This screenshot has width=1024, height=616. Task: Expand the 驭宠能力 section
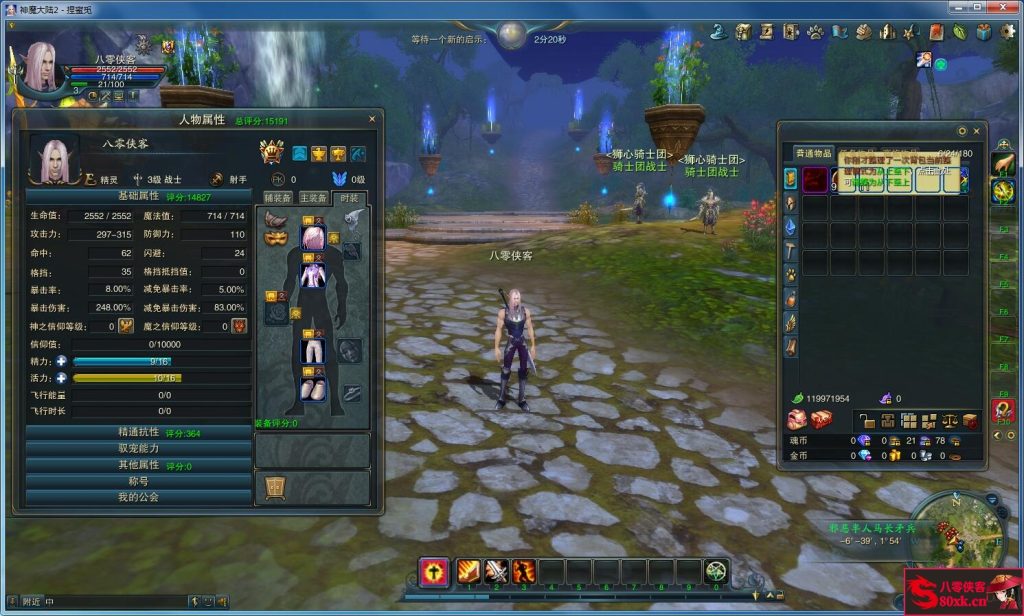138,448
